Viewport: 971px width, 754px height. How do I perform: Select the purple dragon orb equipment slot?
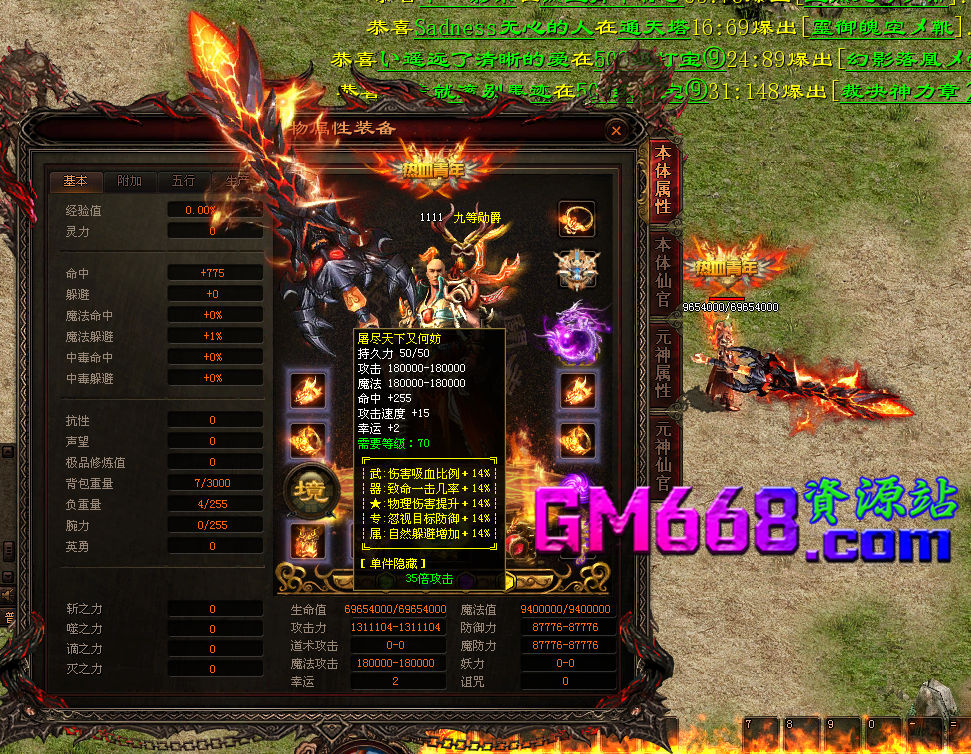pos(576,331)
